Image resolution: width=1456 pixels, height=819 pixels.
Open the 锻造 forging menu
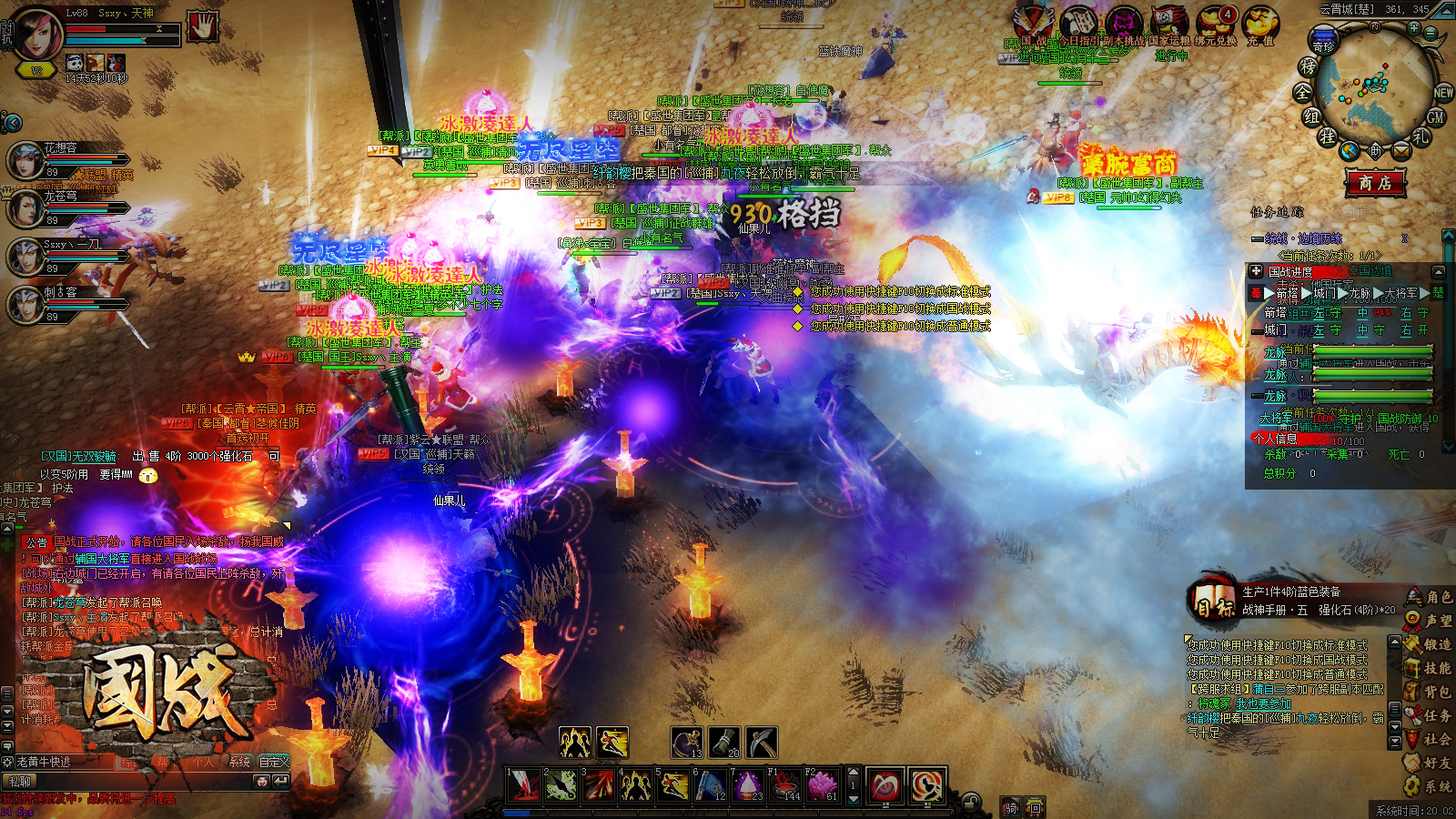tap(1429, 644)
